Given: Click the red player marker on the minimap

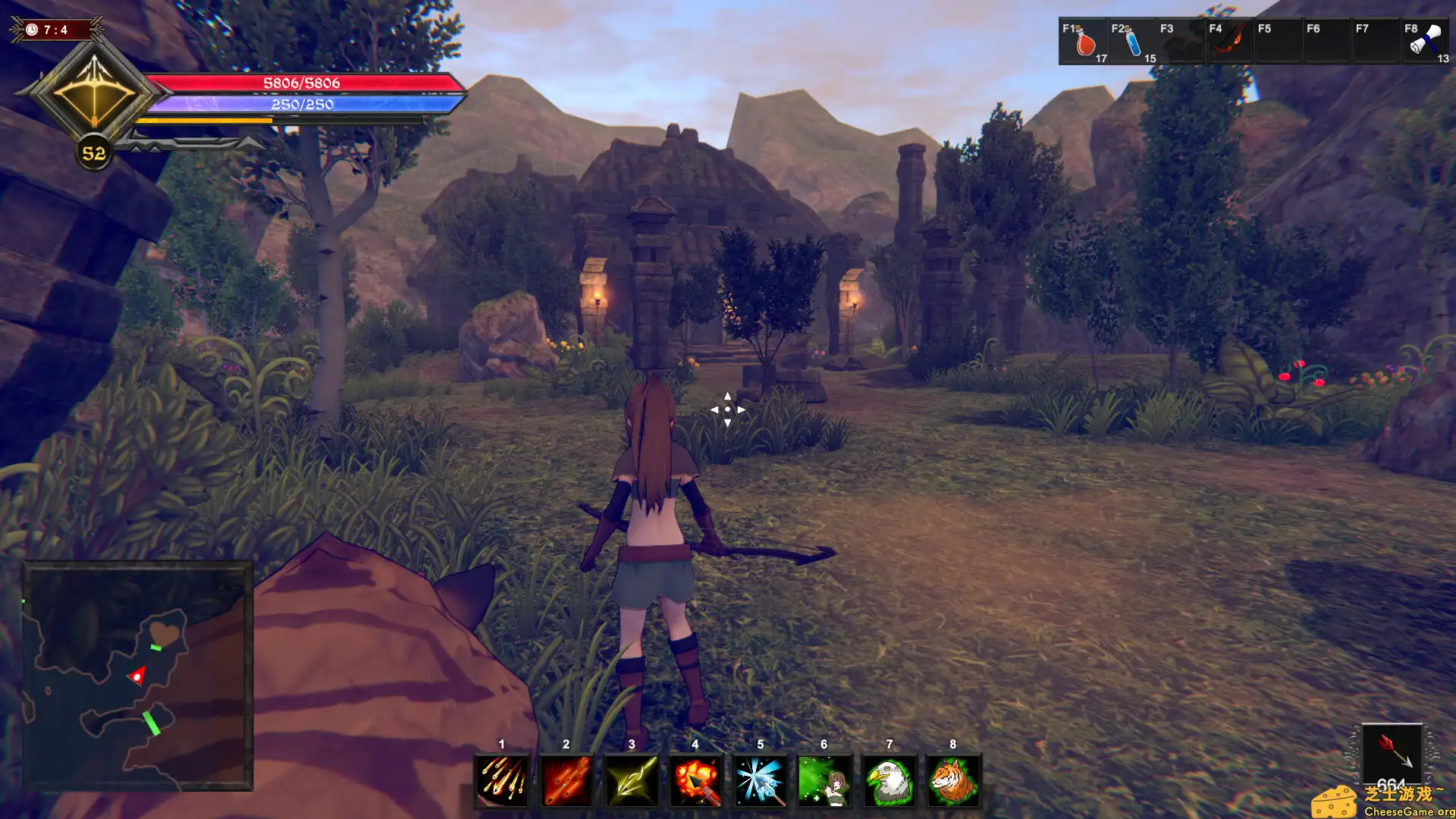Looking at the screenshot, I should pos(136,675).
